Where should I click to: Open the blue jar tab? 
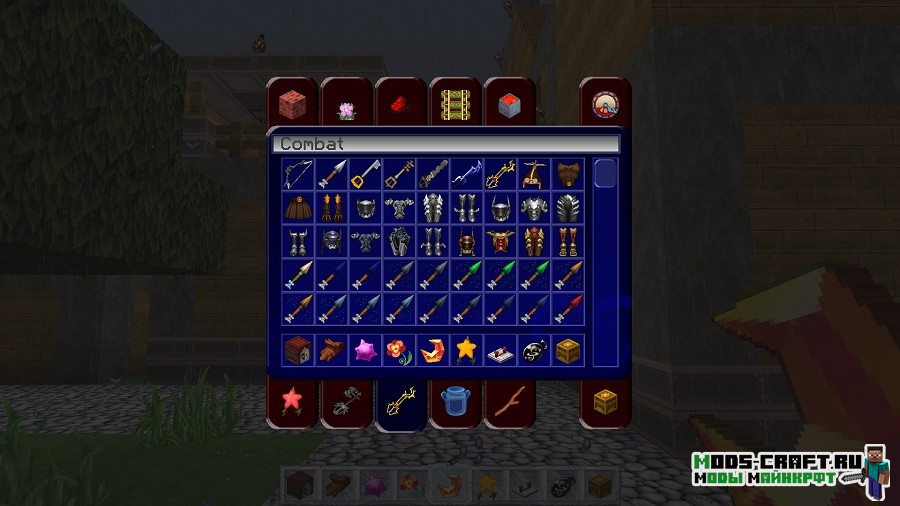[455, 402]
